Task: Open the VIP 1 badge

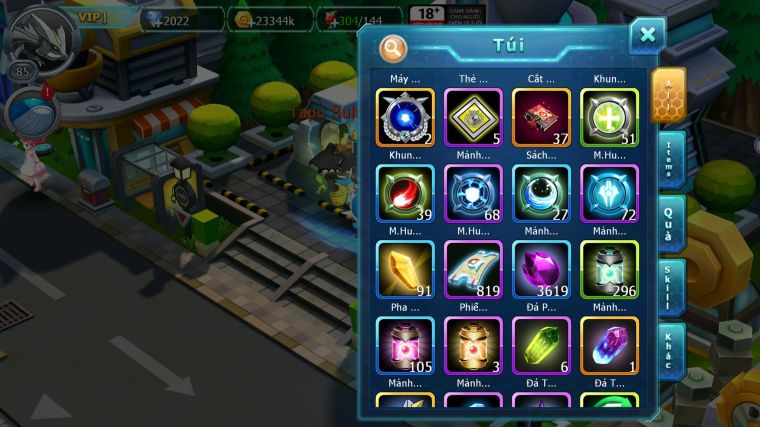Action: pyautogui.click(x=97, y=17)
